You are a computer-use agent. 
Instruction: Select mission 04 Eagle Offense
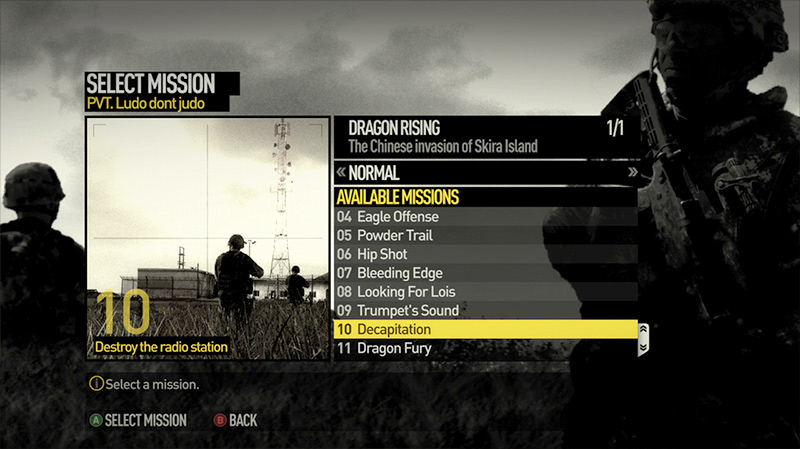(x=484, y=217)
